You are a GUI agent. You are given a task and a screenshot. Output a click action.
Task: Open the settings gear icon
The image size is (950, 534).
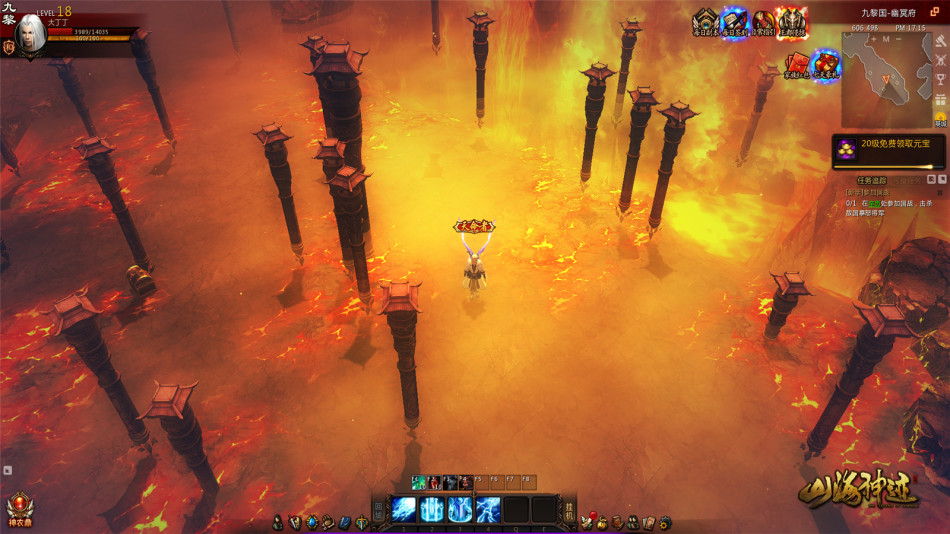pos(665,522)
